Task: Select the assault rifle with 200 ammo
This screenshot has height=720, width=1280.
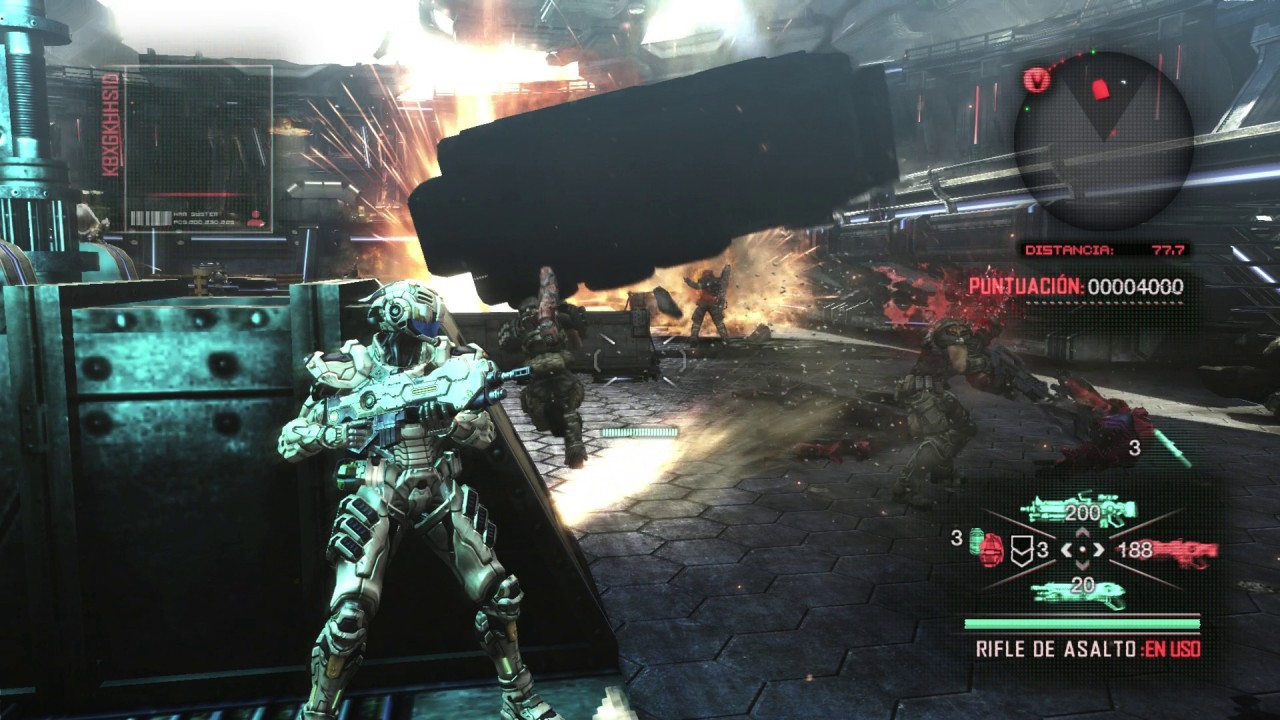Action: [1080, 511]
